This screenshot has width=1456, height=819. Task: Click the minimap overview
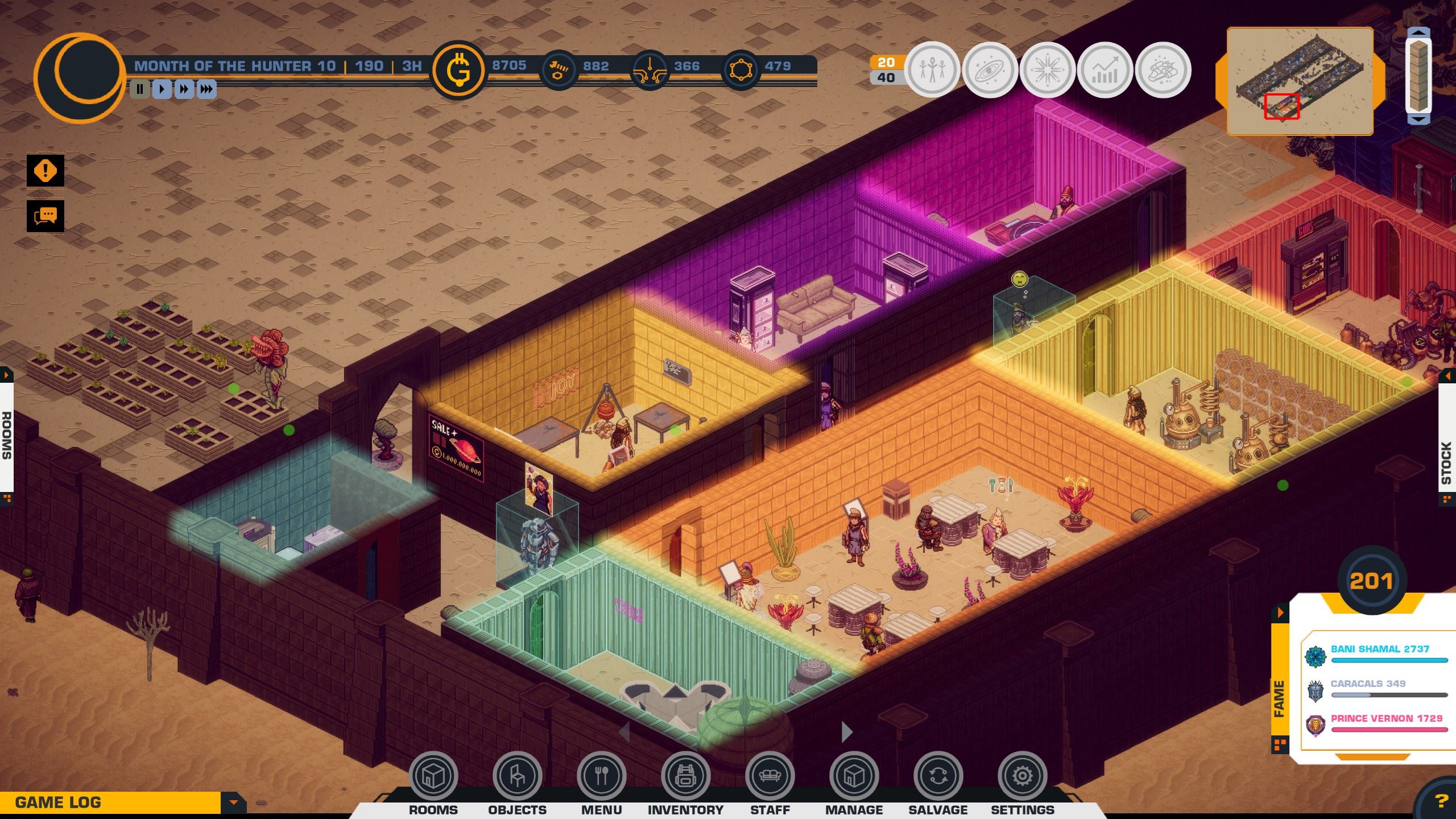click(x=1300, y=81)
